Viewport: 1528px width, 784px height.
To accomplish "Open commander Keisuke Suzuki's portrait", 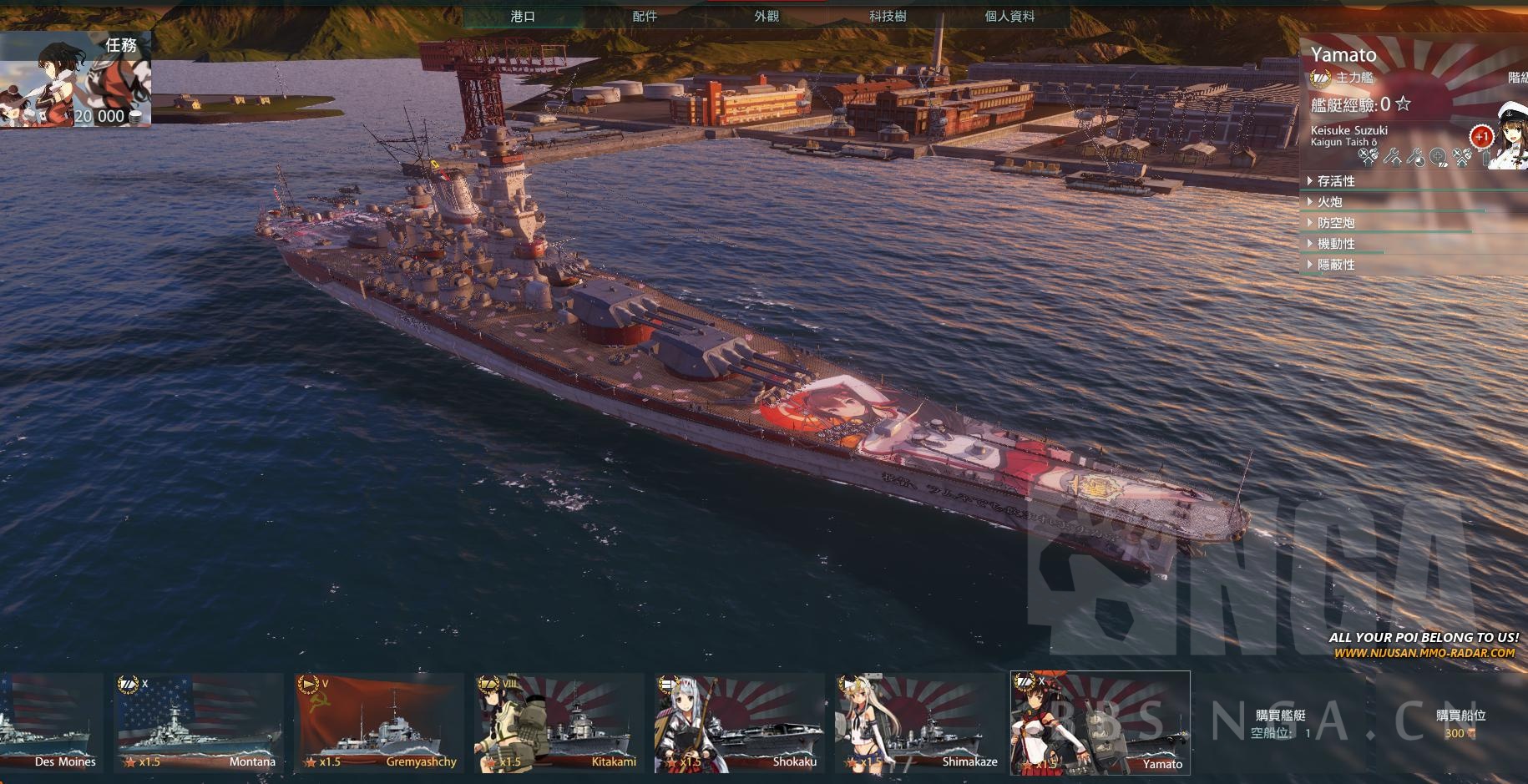I will click(x=1508, y=138).
